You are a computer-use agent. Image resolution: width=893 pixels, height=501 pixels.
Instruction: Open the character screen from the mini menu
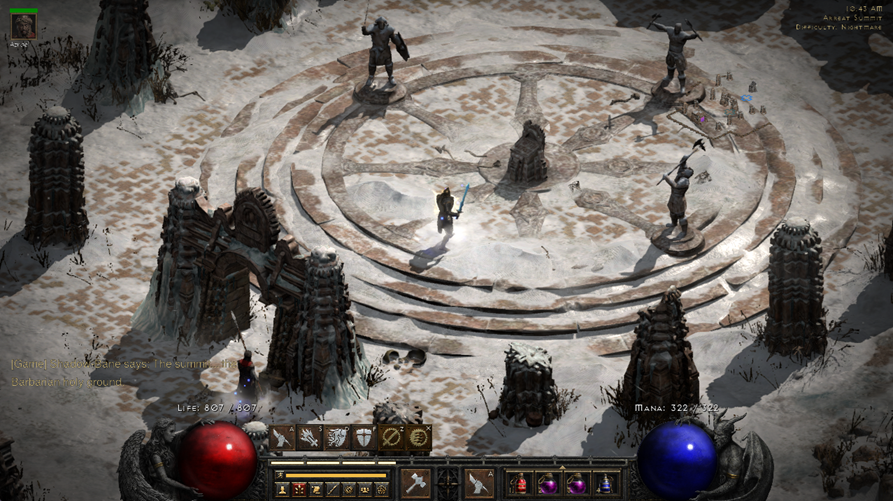282,490
